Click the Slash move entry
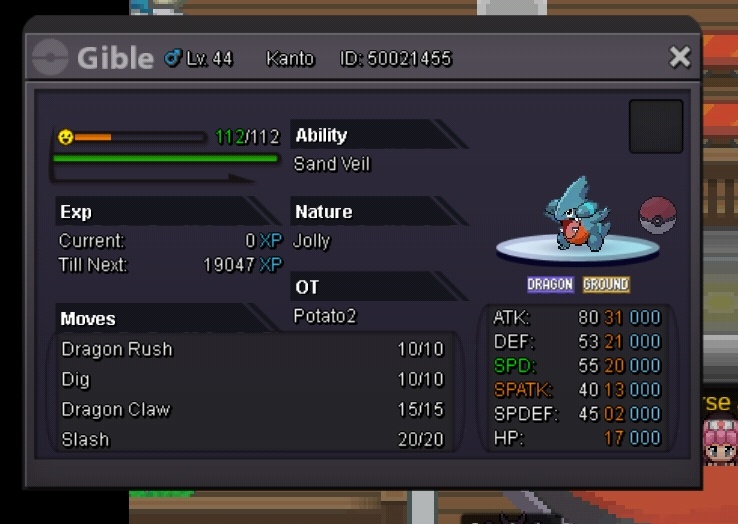The width and height of the screenshot is (738, 524). pyautogui.click(x=252, y=439)
